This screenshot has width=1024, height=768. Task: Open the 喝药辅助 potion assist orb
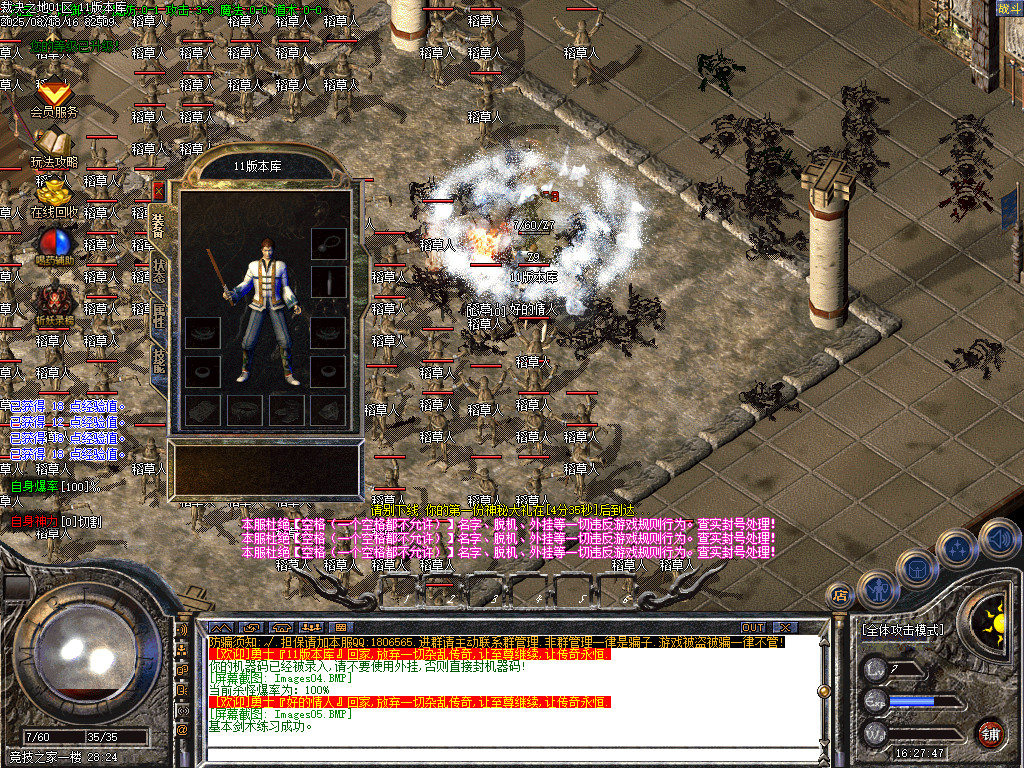point(53,245)
